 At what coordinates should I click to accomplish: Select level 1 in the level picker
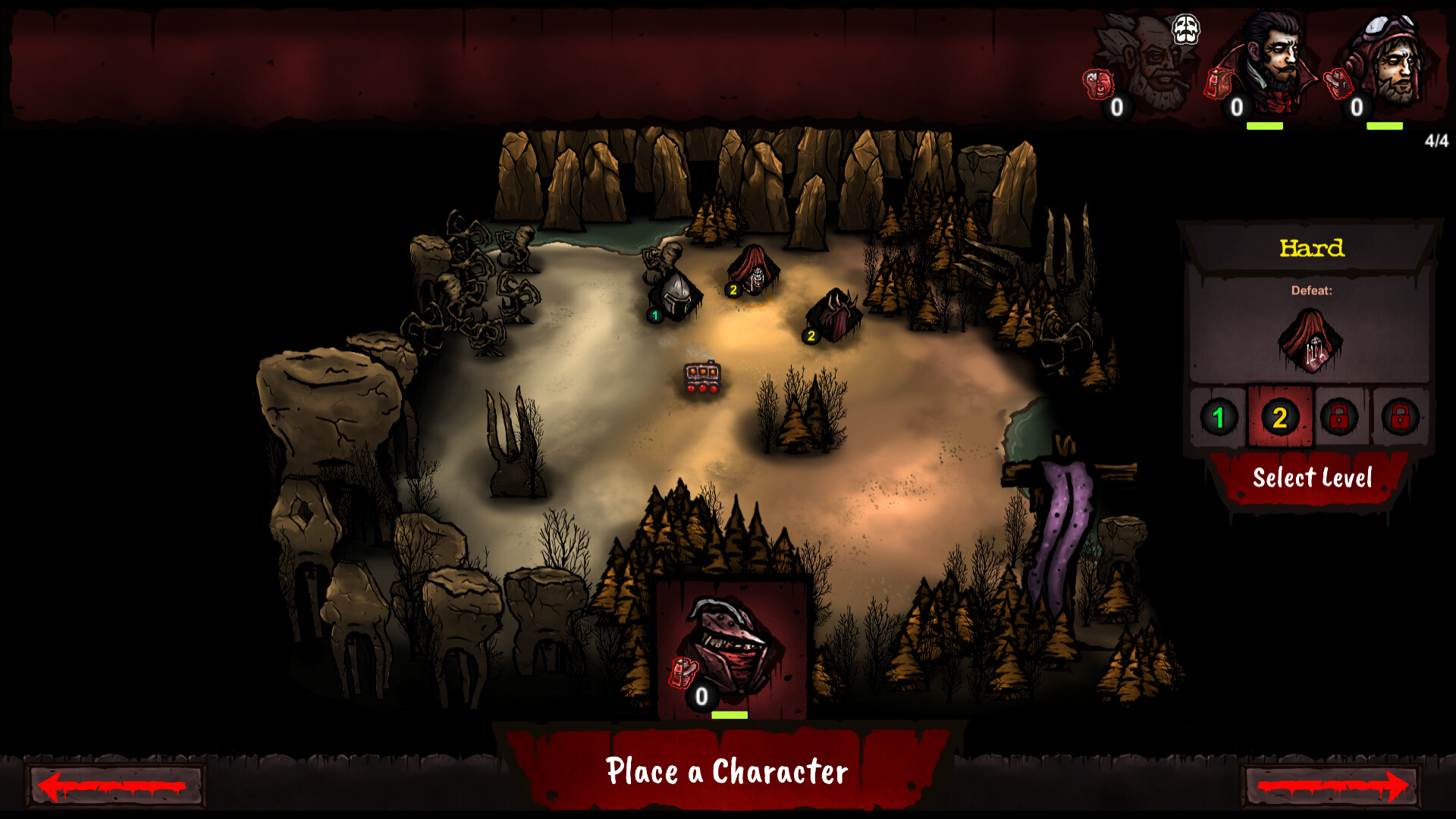pyautogui.click(x=1221, y=416)
